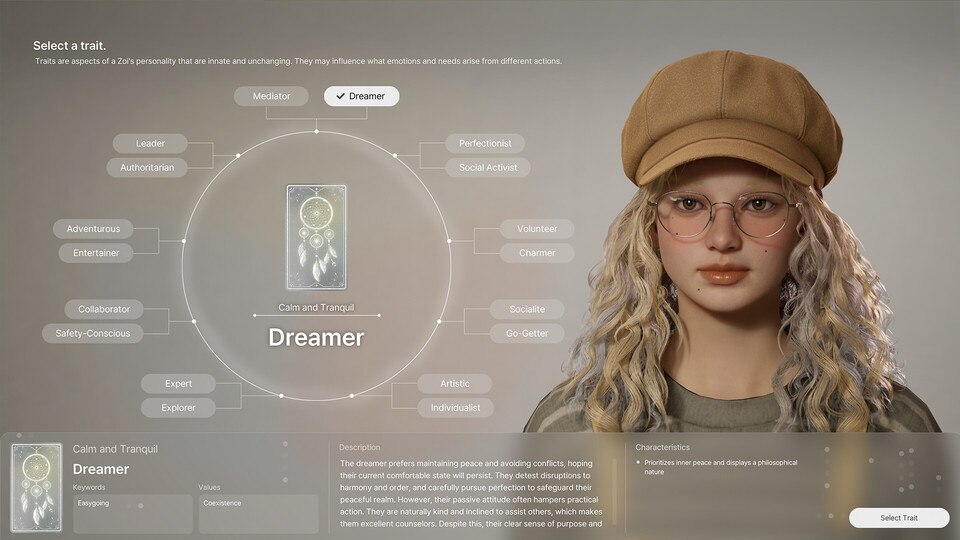The image size is (960, 540).
Task: Pick the Leader trait
Action: (x=150, y=143)
